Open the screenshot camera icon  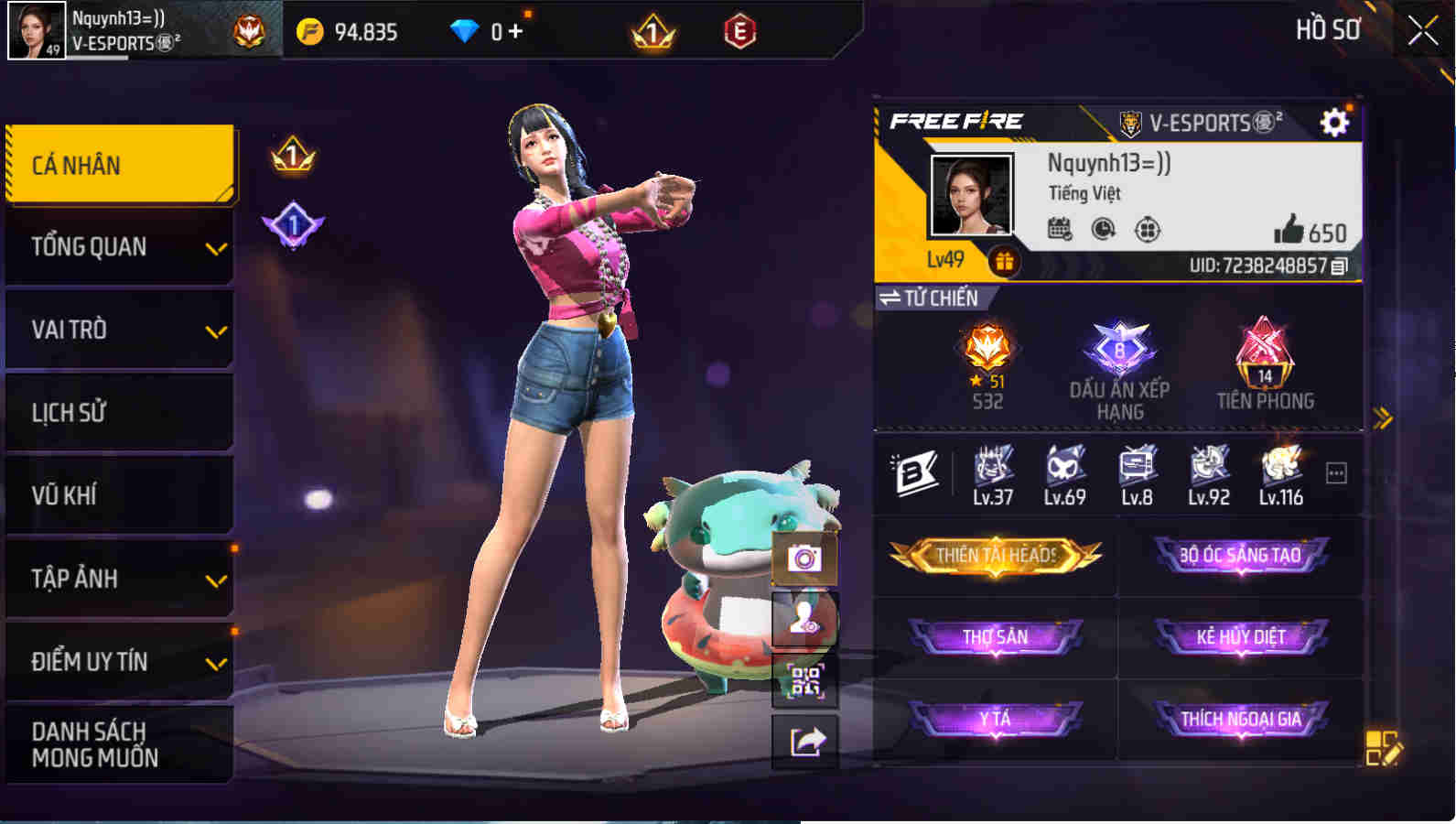click(x=803, y=560)
